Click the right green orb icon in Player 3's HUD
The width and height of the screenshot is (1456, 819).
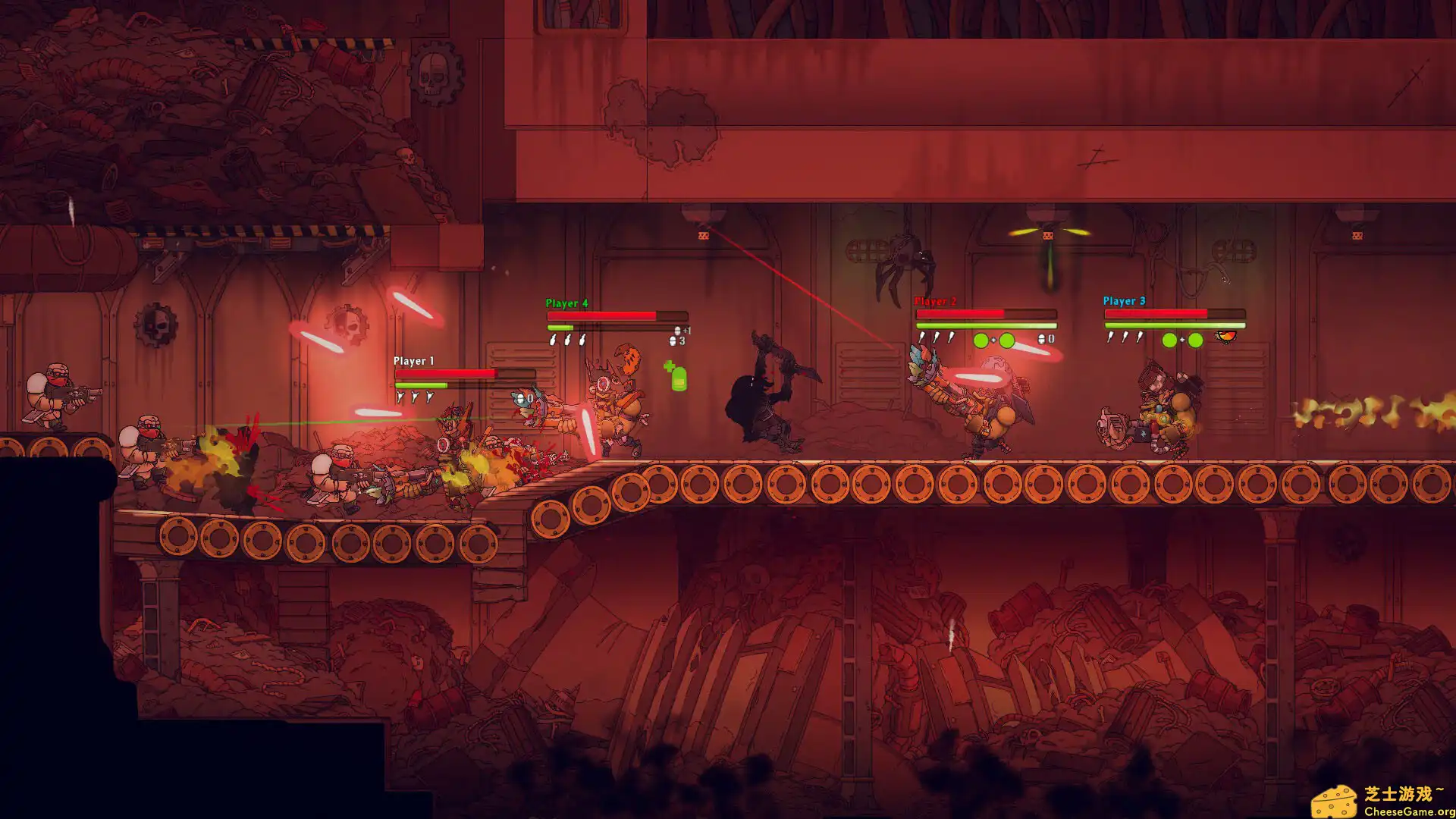click(x=1194, y=340)
